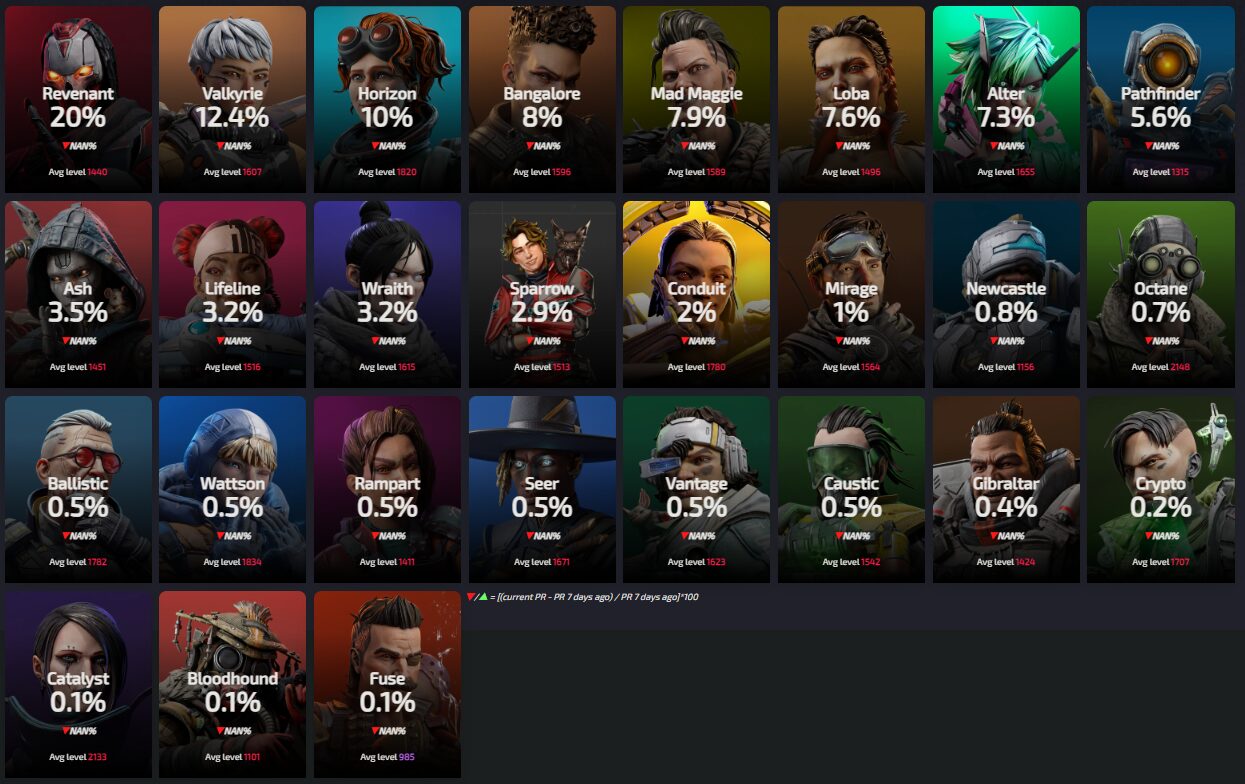
Task: Select the Mad Maggie card
Action: pyautogui.click(x=696, y=100)
